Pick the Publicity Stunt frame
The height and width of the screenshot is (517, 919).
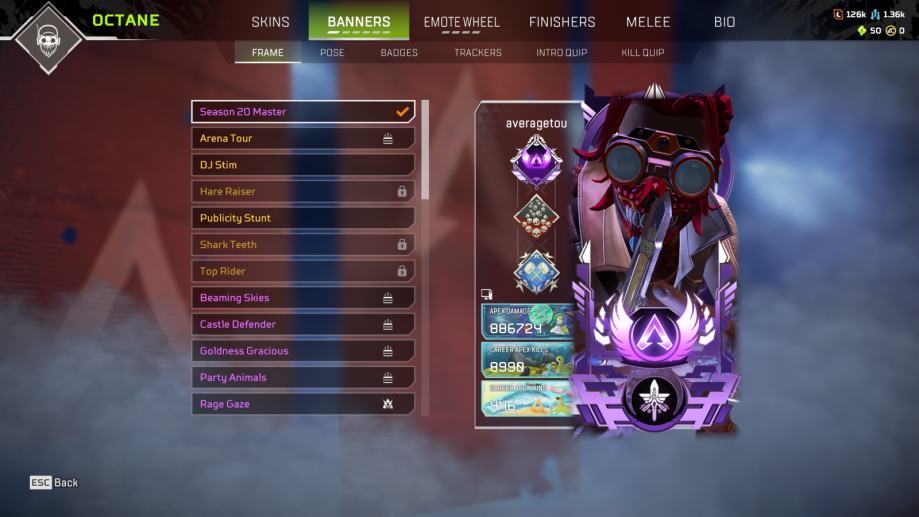pos(303,218)
